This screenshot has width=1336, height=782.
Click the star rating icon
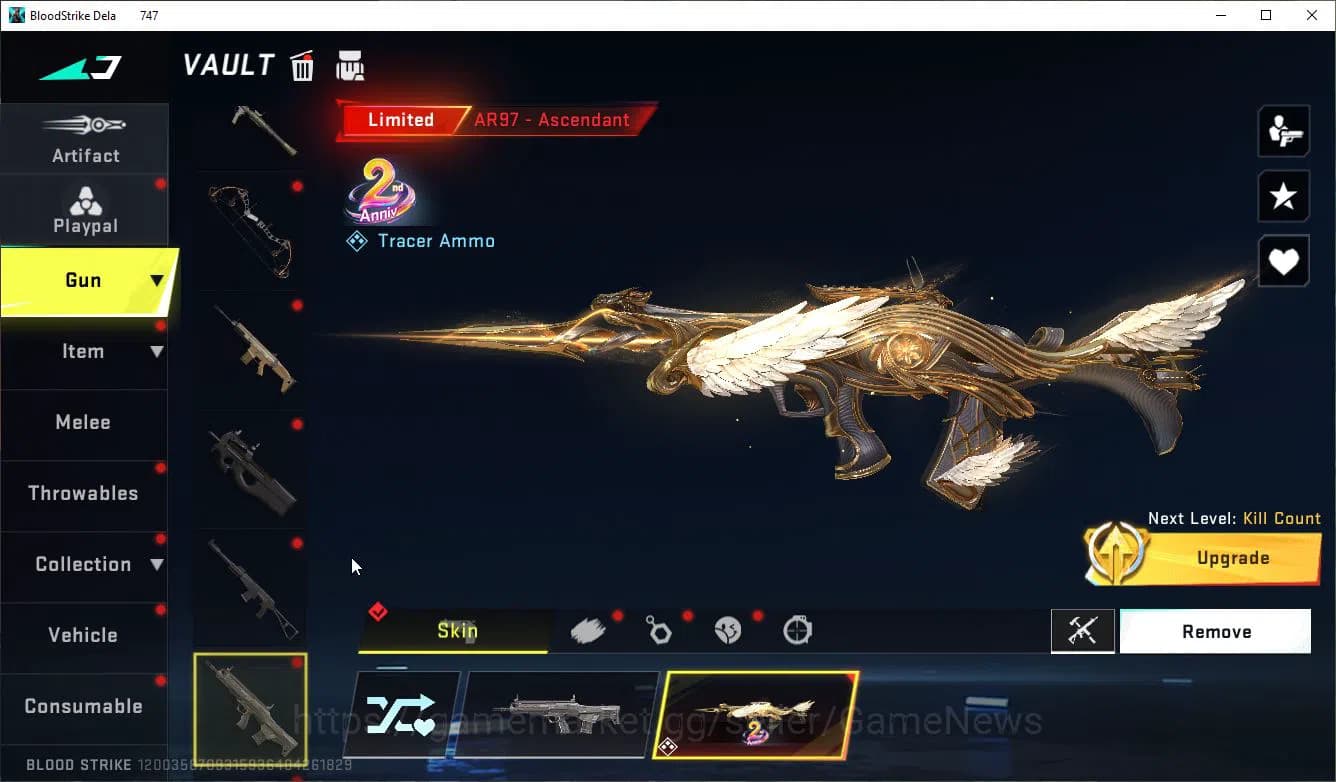(x=1283, y=196)
